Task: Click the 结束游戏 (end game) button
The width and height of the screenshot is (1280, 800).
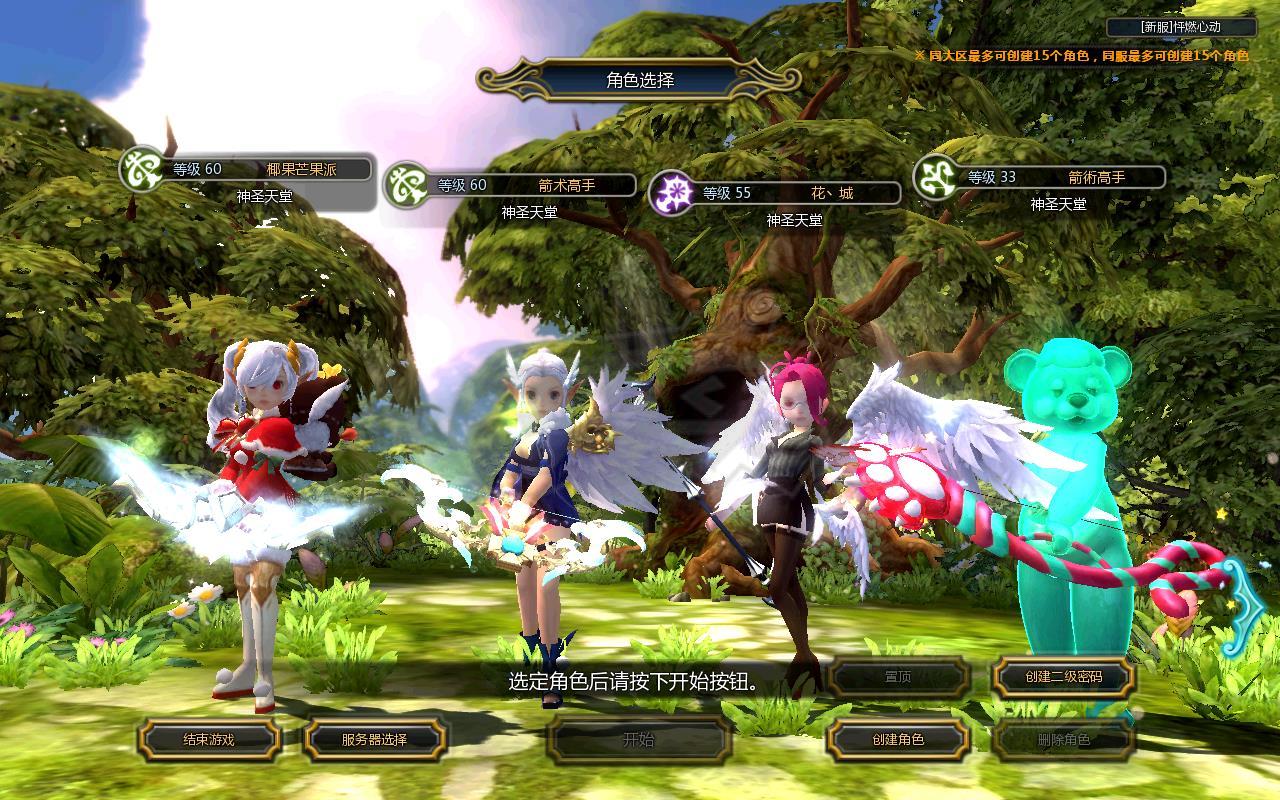Action: [x=209, y=740]
